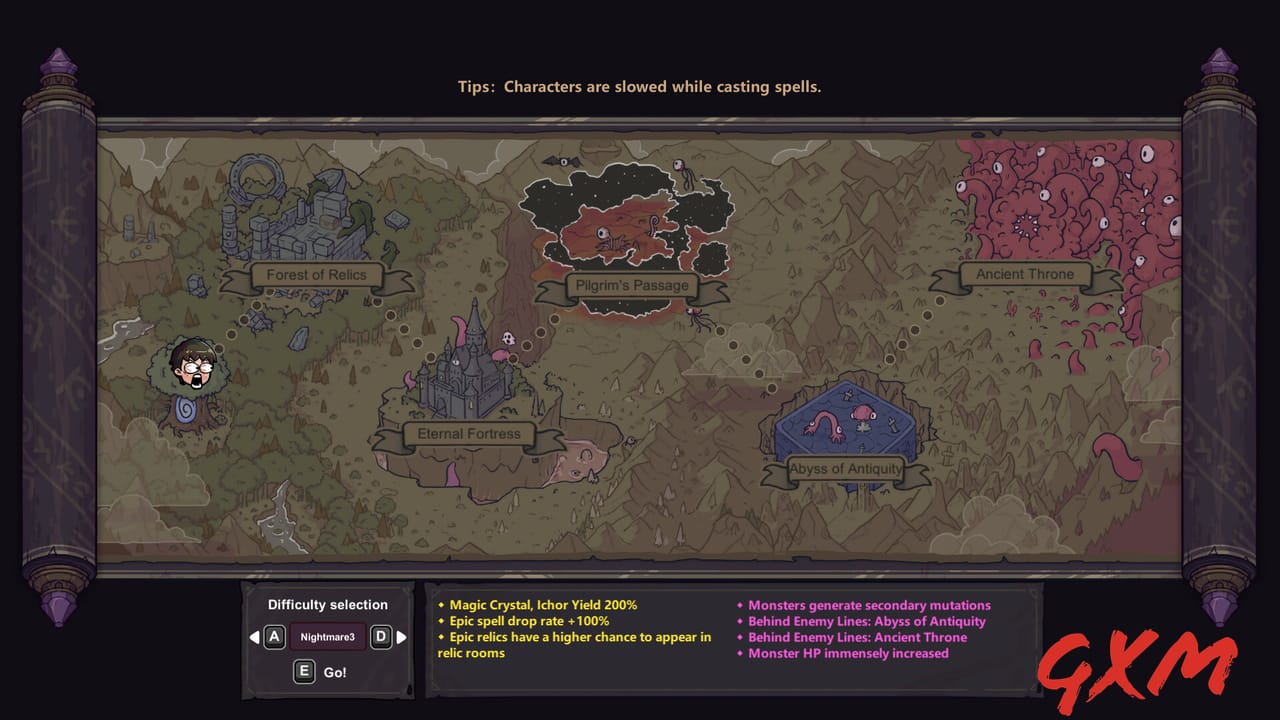Screen dimensions: 1280x720
Task: Select the Forest of Relics location
Action: (315, 274)
